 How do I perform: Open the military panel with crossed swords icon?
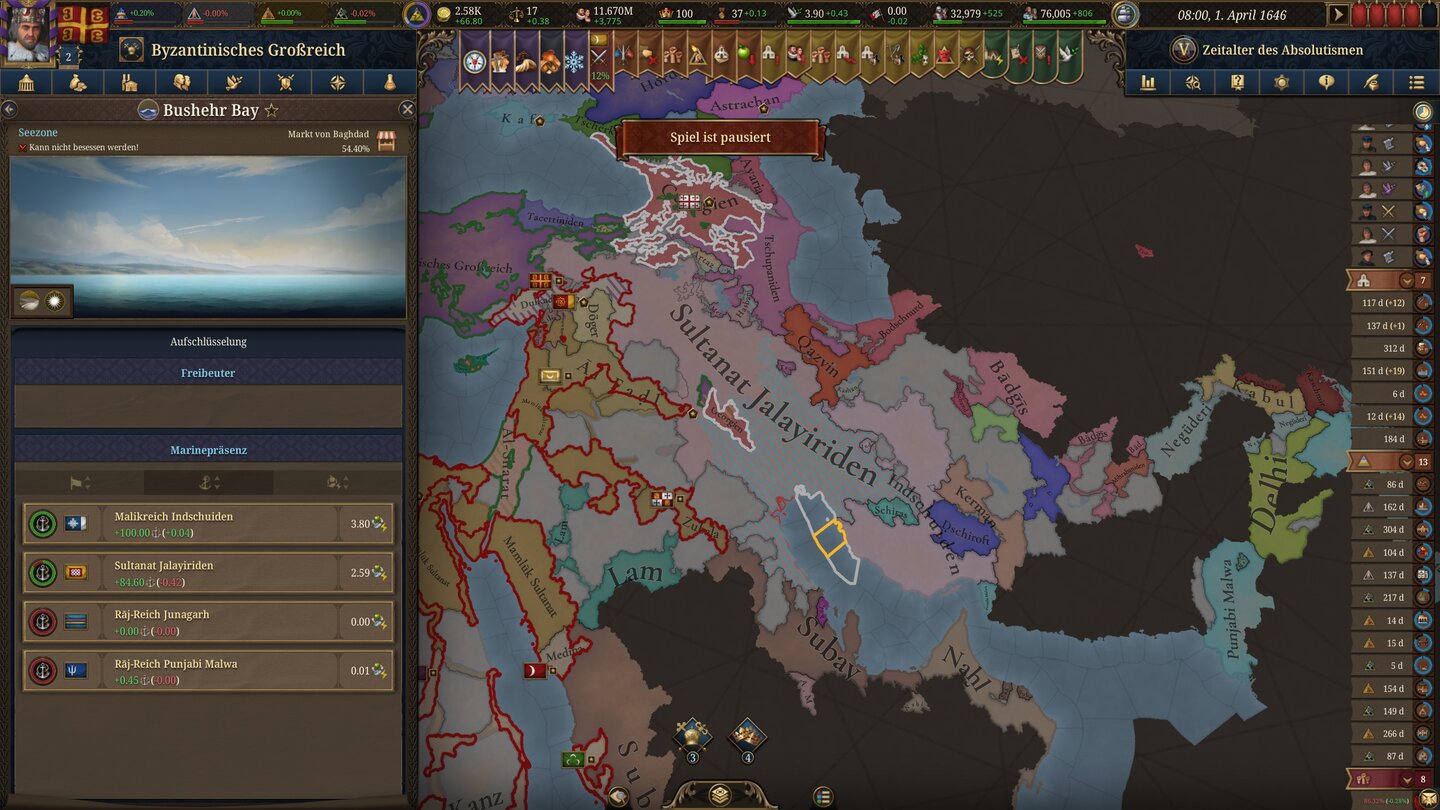[286, 82]
